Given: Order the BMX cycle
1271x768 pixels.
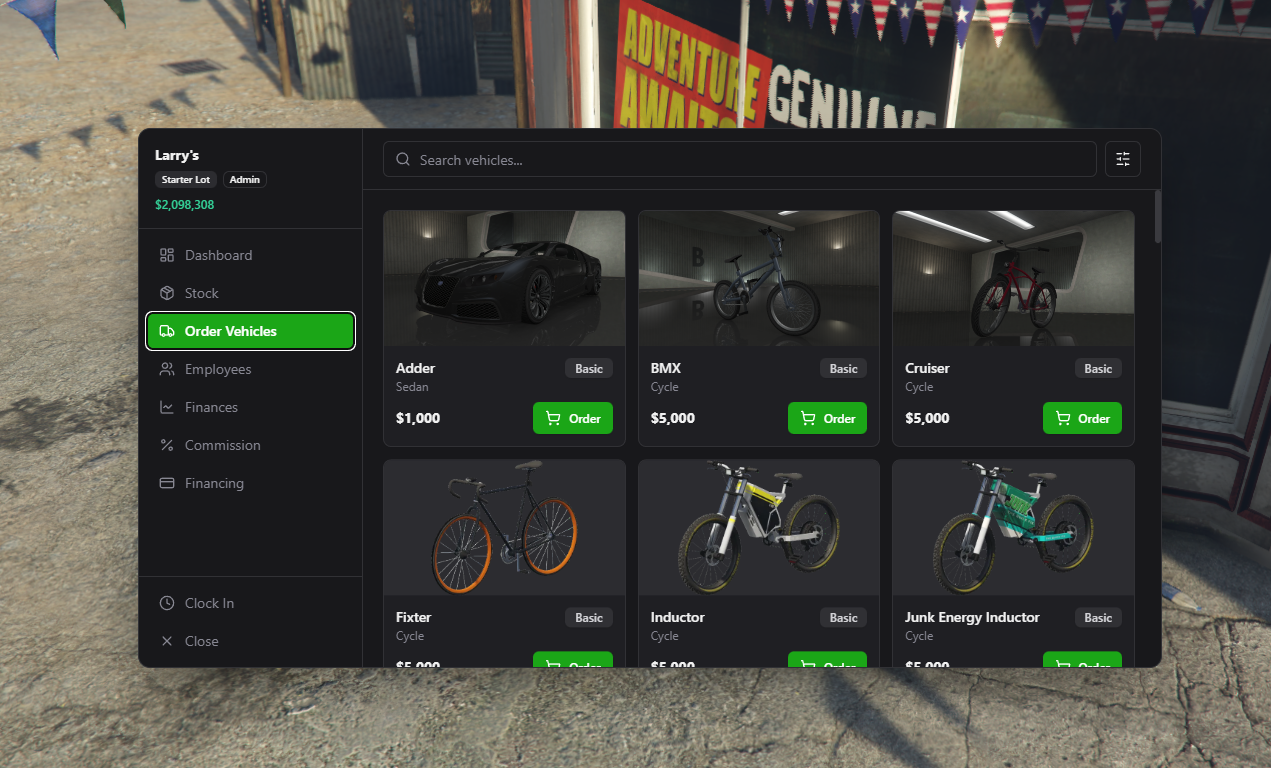Looking at the screenshot, I should click(x=827, y=418).
